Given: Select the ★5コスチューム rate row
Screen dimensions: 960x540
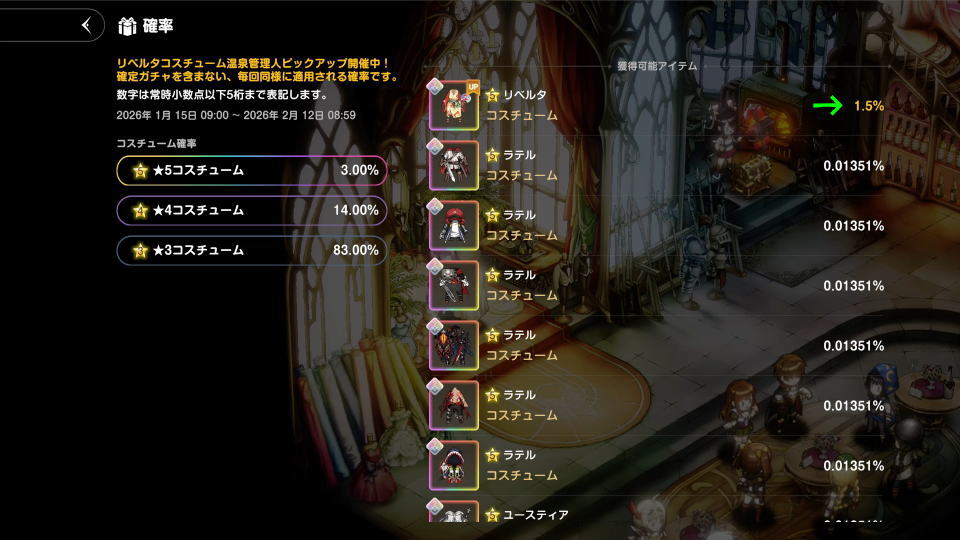Looking at the screenshot, I should (x=251, y=171).
